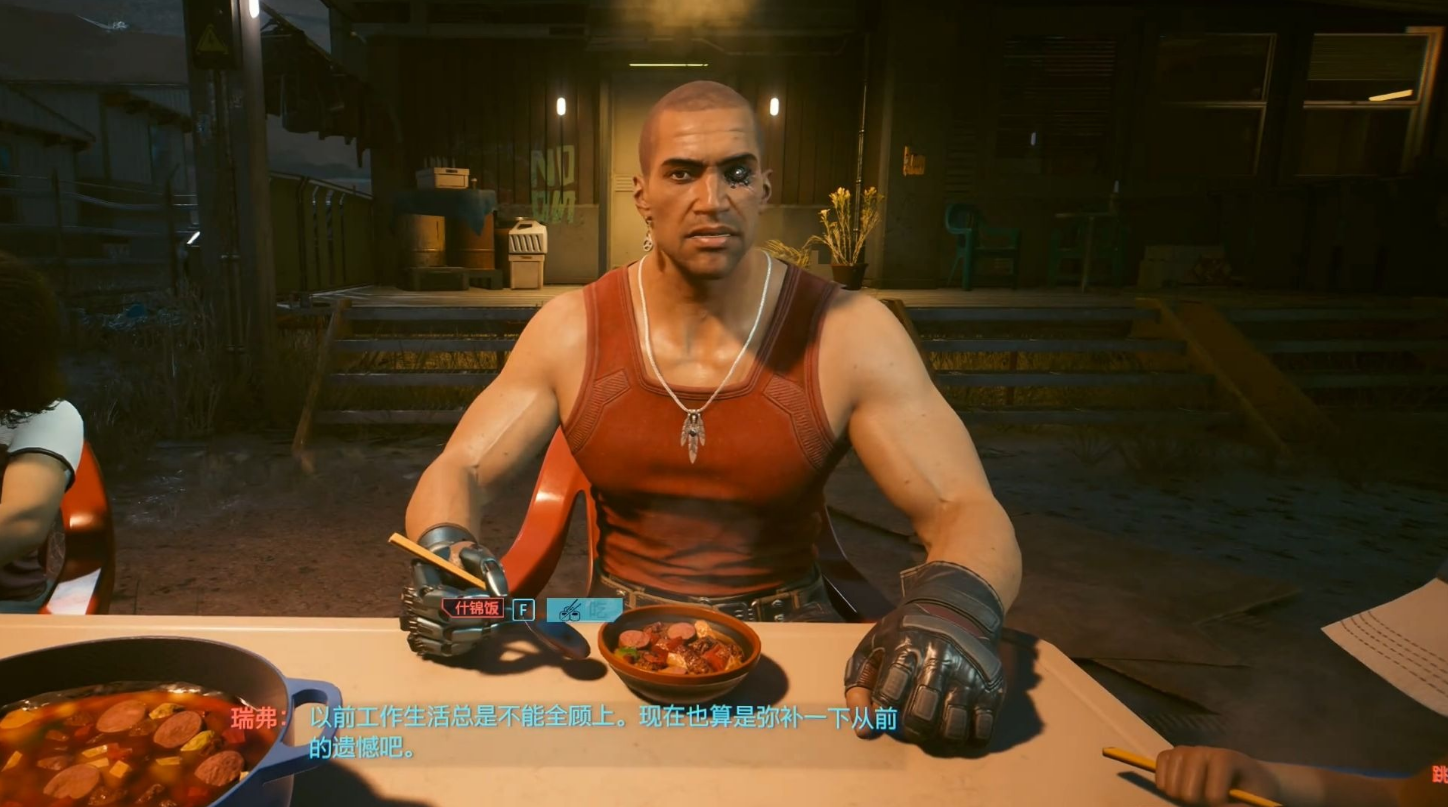
Task: Select the 什锦饭 item label
Action: pos(475,608)
